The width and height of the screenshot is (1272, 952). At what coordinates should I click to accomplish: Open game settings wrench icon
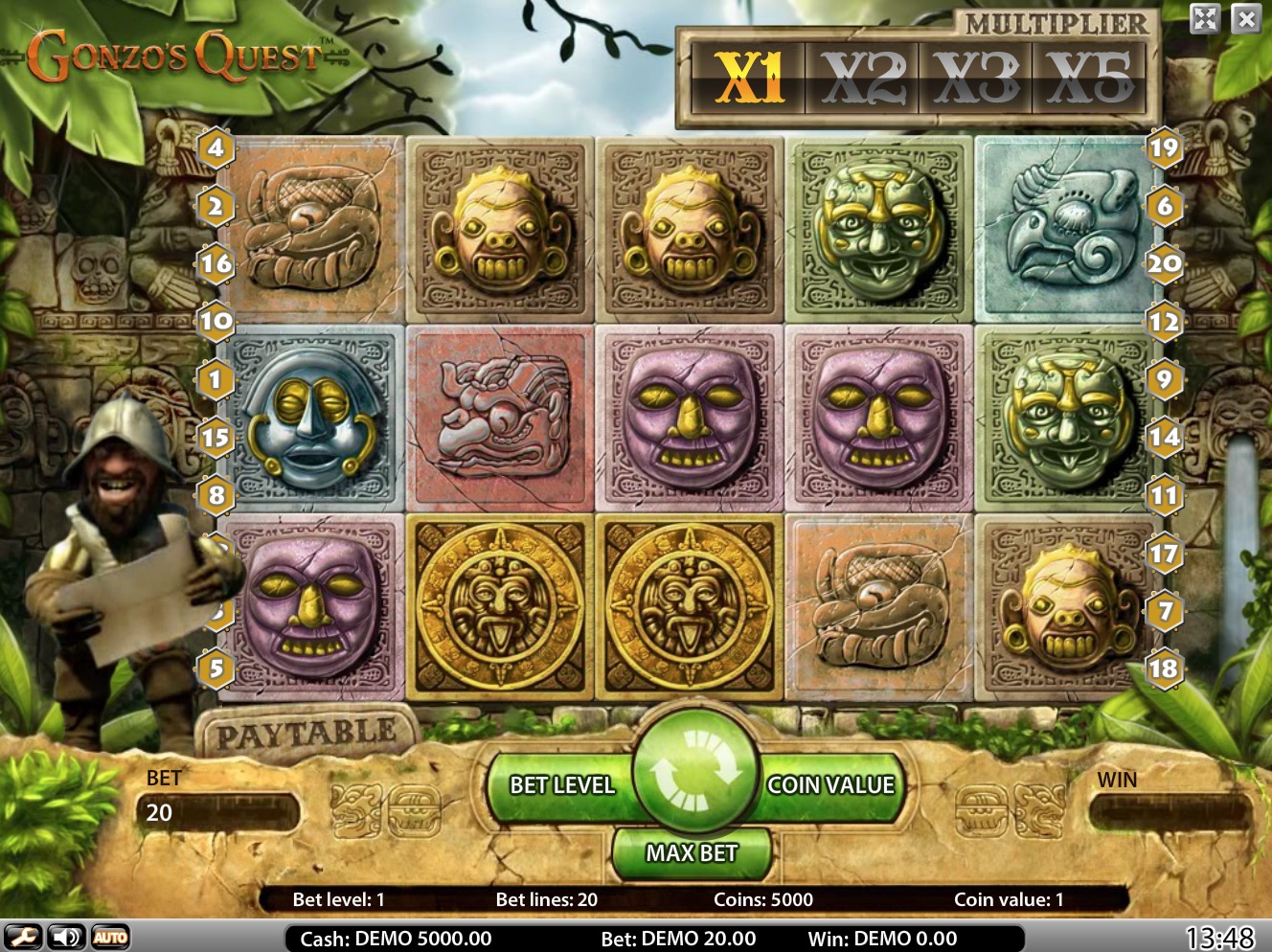tap(22, 938)
